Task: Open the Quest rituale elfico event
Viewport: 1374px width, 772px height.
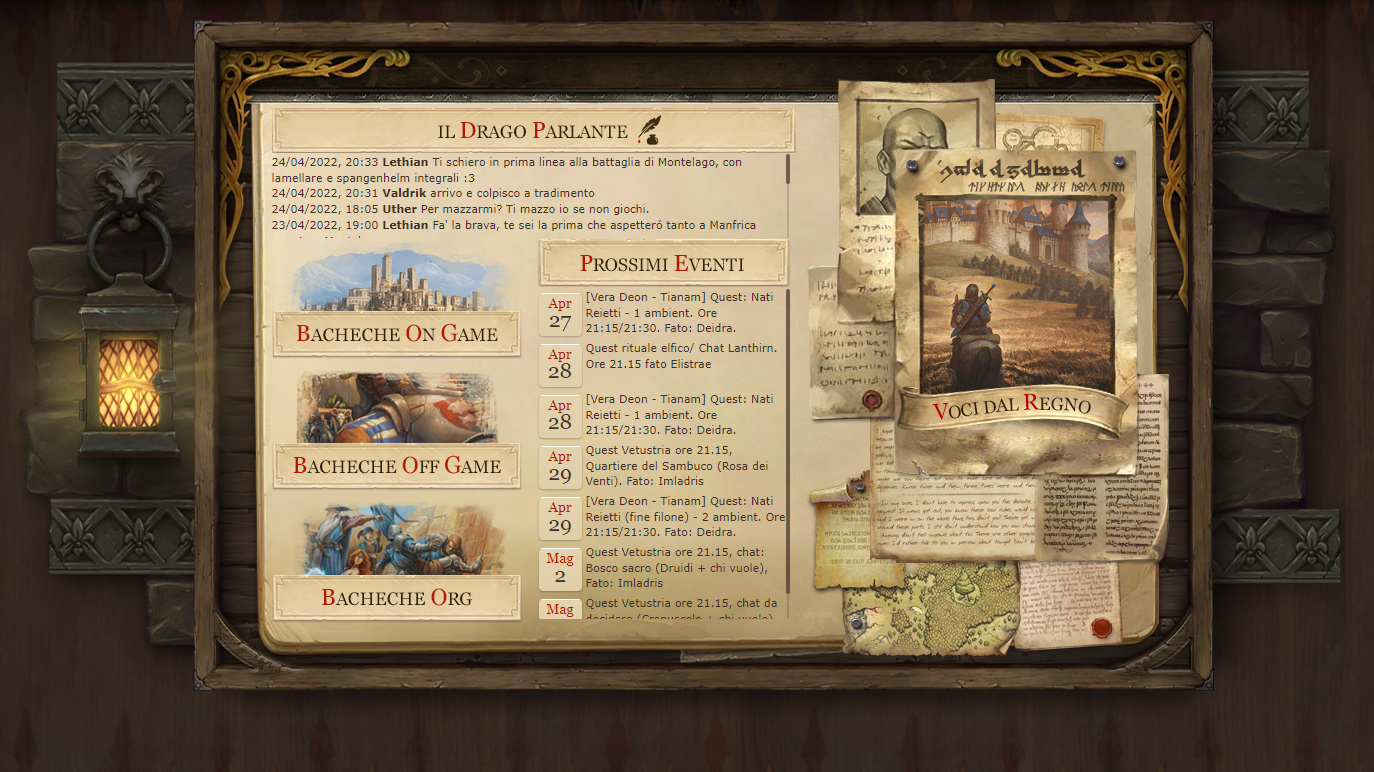Action: (680, 356)
